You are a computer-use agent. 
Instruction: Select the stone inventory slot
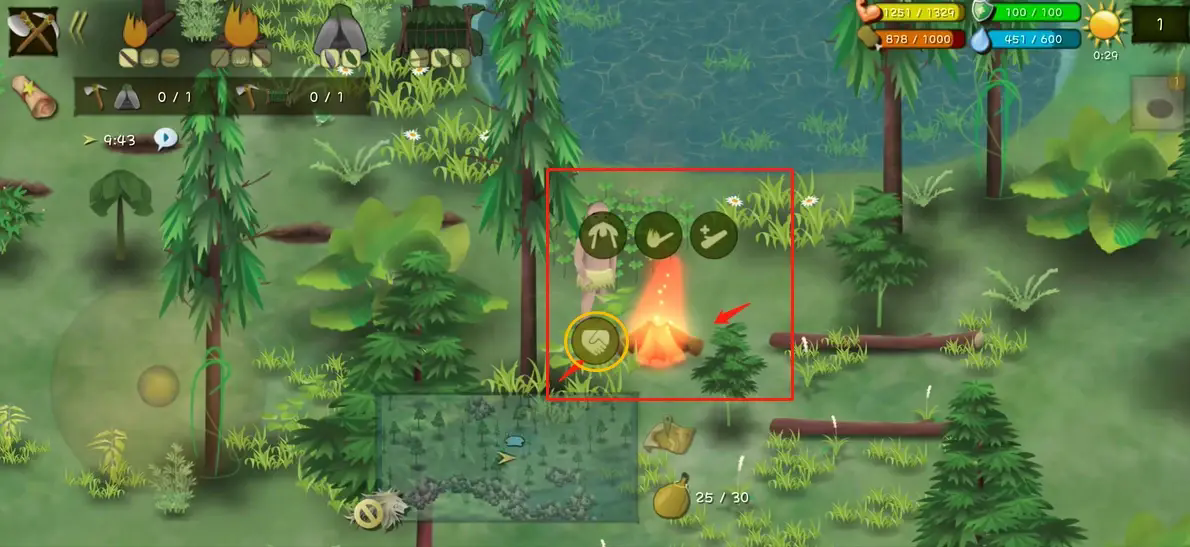1158,105
